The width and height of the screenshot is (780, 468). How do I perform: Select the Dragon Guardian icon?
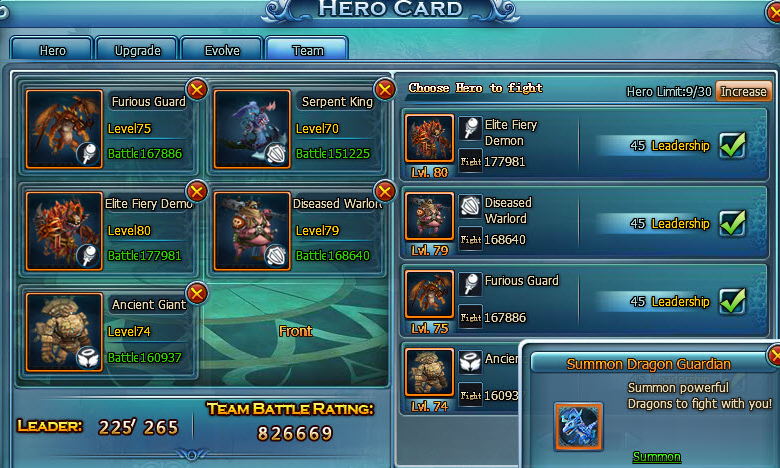pos(579,426)
